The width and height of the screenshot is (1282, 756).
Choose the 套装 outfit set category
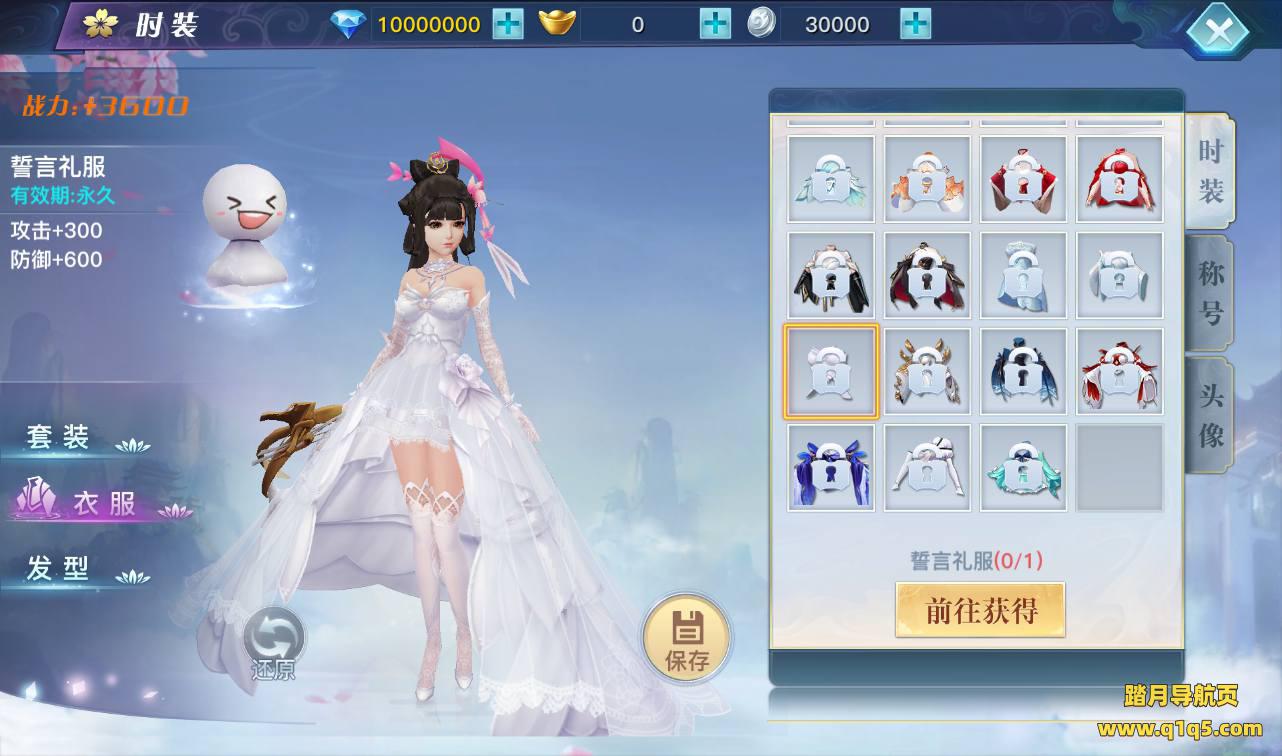[62, 438]
